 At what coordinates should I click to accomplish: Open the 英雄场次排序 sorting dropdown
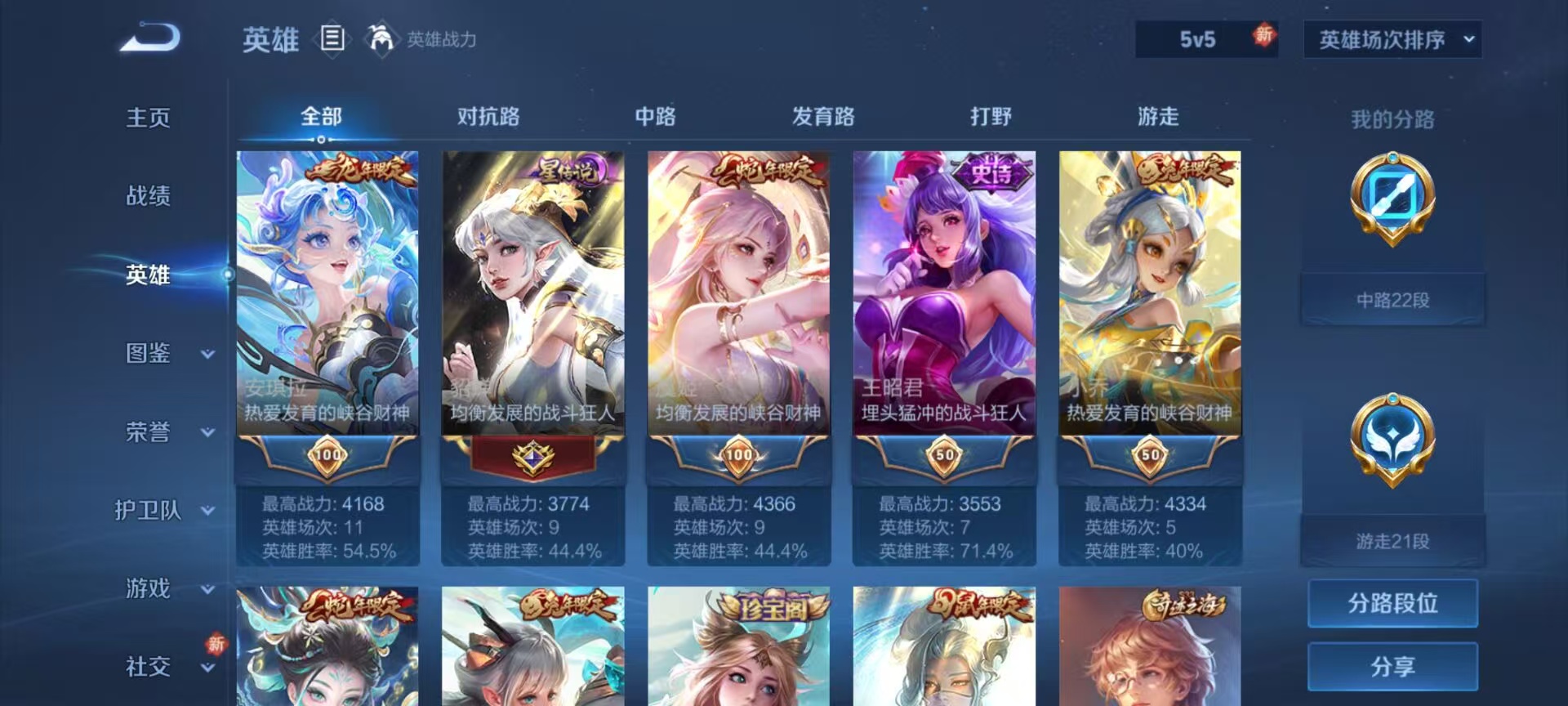pyautogui.click(x=1391, y=38)
